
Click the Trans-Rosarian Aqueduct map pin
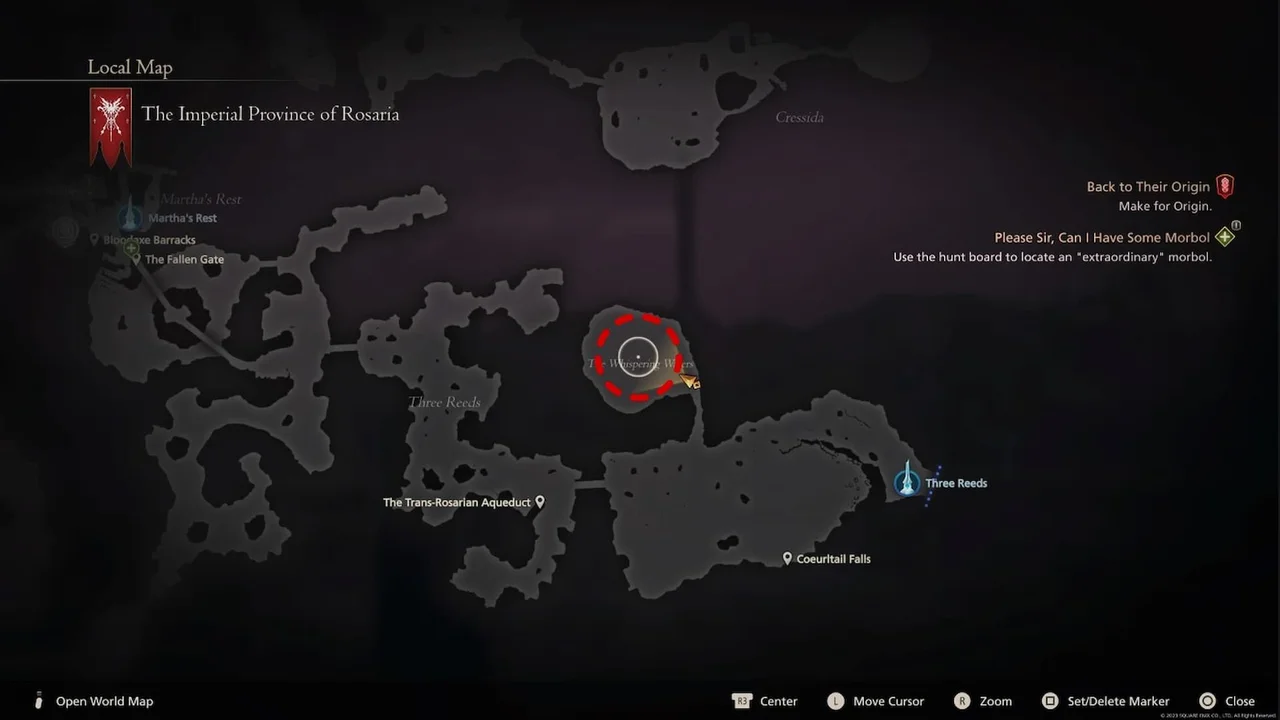(x=539, y=501)
